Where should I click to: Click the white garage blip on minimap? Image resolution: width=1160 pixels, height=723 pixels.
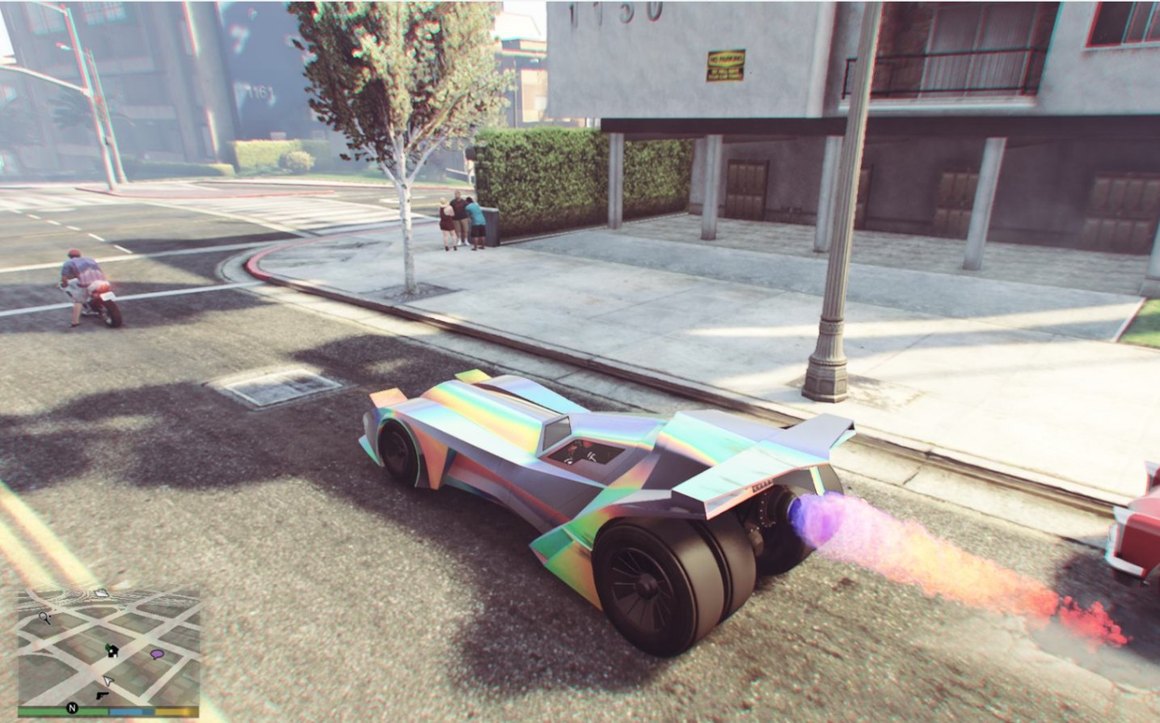101,593
